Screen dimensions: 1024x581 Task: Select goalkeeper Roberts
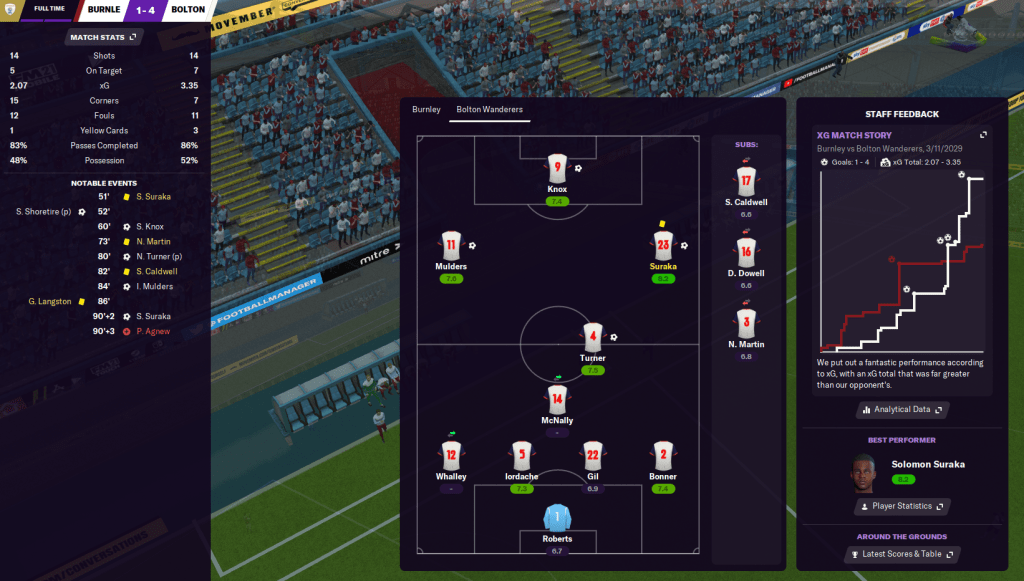(x=557, y=518)
